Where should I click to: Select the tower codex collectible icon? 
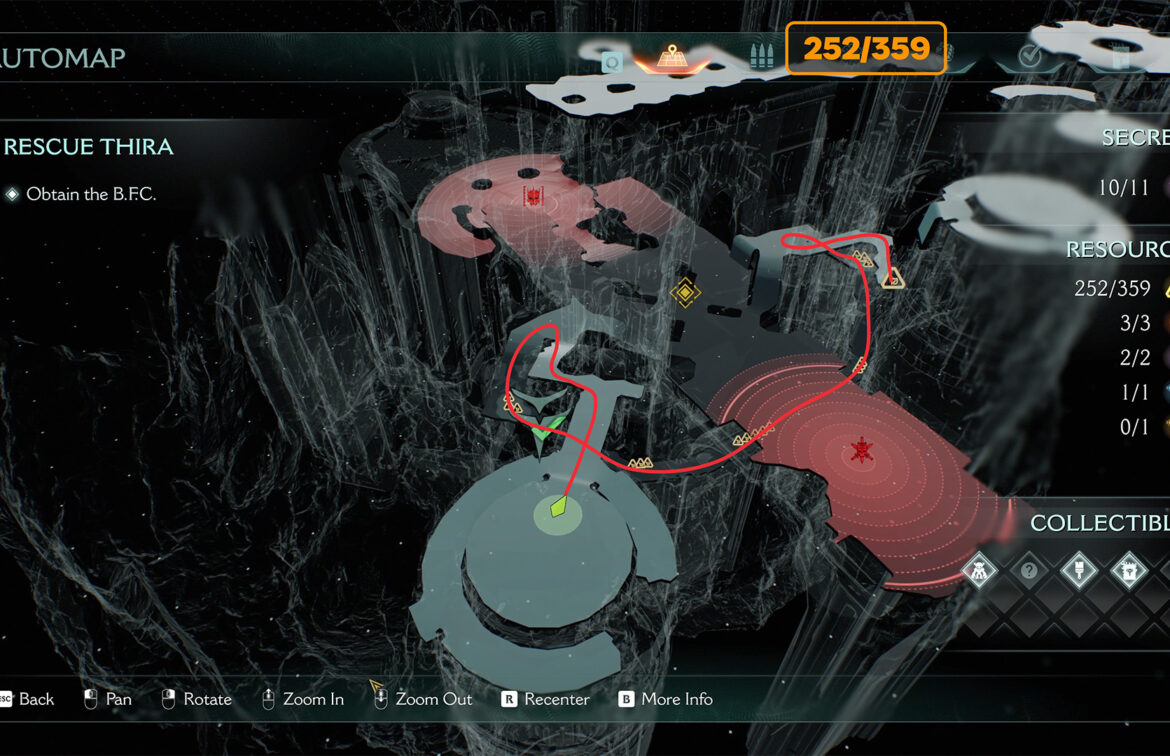(x=1129, y=571)
